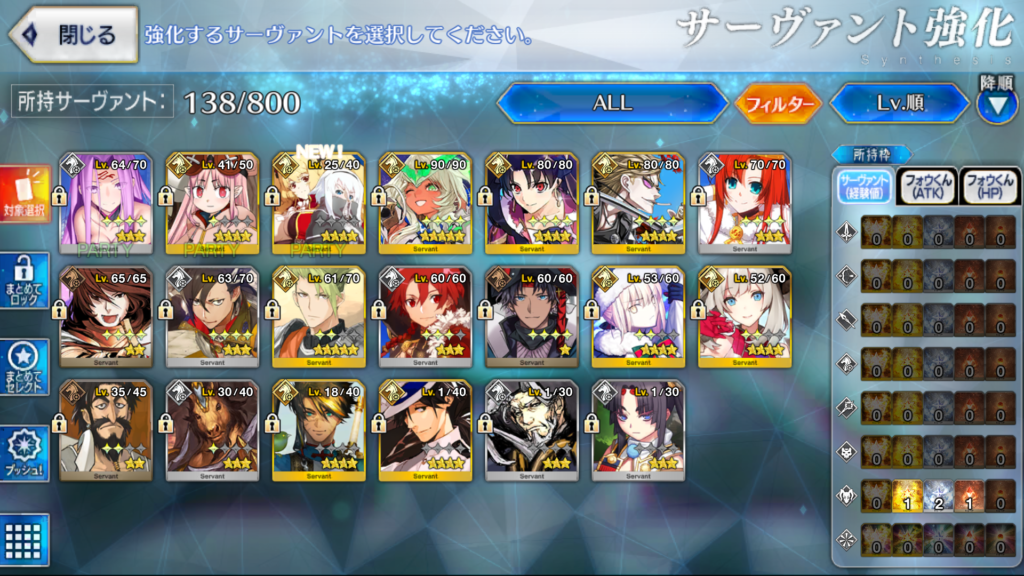Activate the bulk select star button
Viewport: 1024px width, 576px height.
(x=25, y=368)
